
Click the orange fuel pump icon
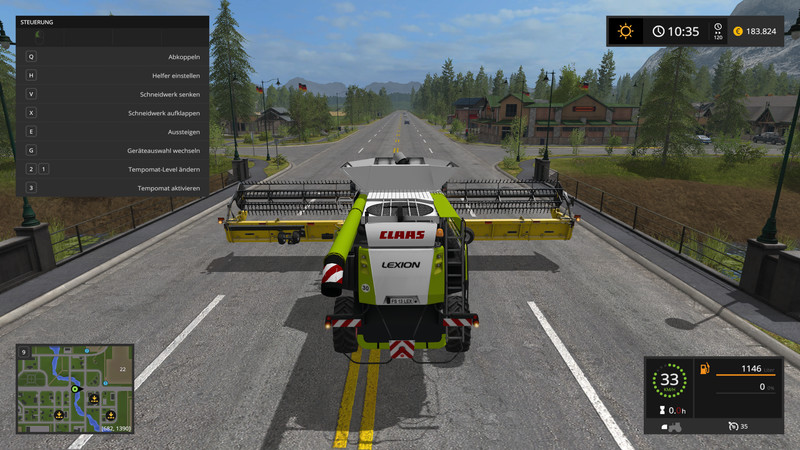(x=704, y=370)
